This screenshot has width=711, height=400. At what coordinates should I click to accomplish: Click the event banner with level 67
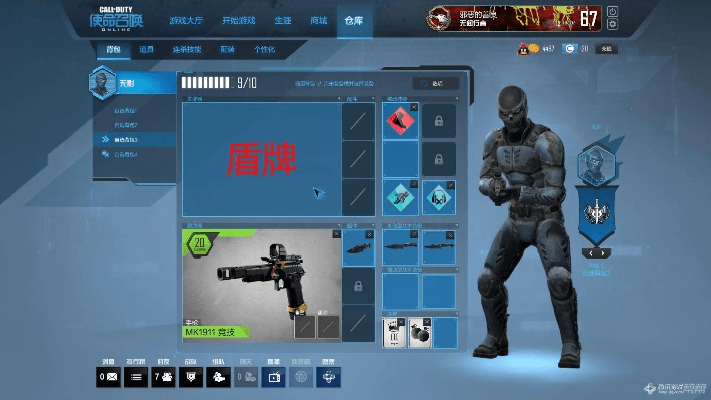pos(515,18)
